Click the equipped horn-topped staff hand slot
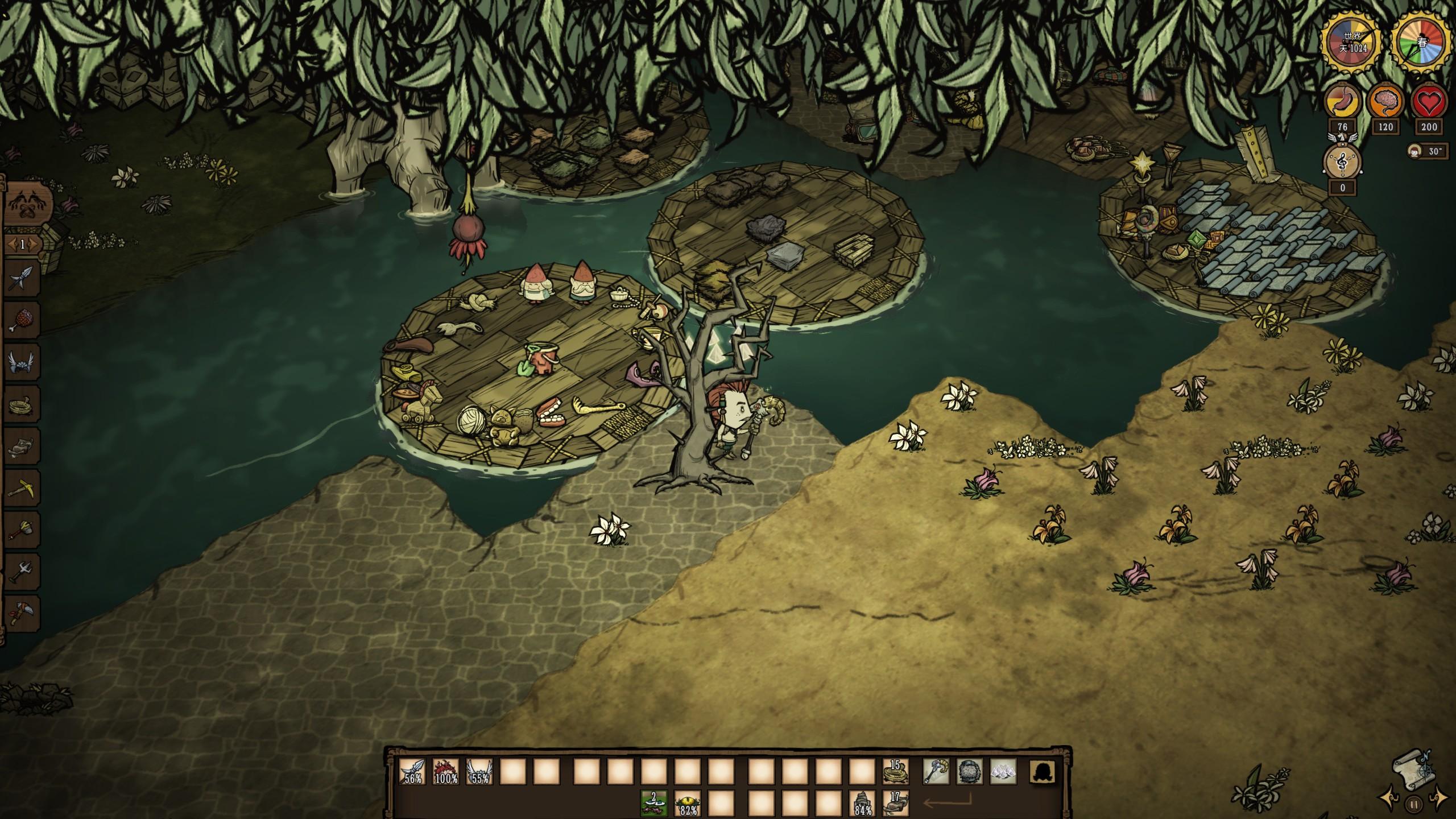 (936, 772)
